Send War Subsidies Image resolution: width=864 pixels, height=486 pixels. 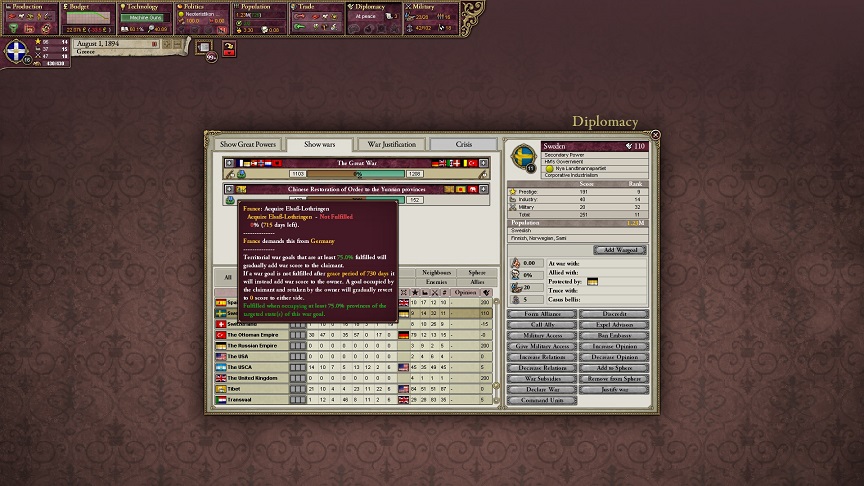click(543, 378)
